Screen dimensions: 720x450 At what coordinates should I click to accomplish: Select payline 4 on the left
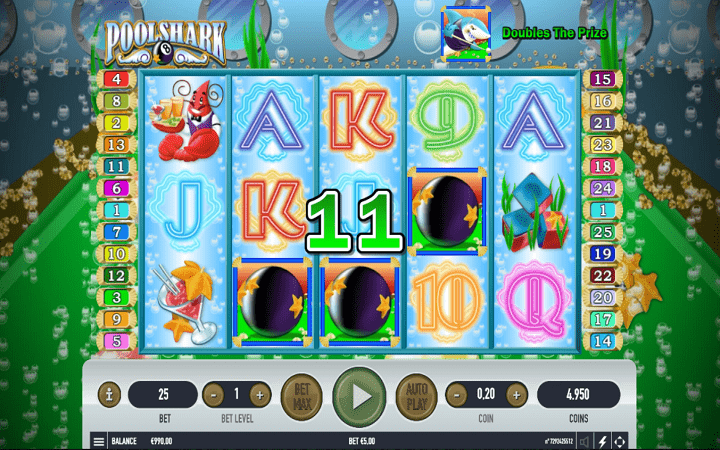point(116,78)
